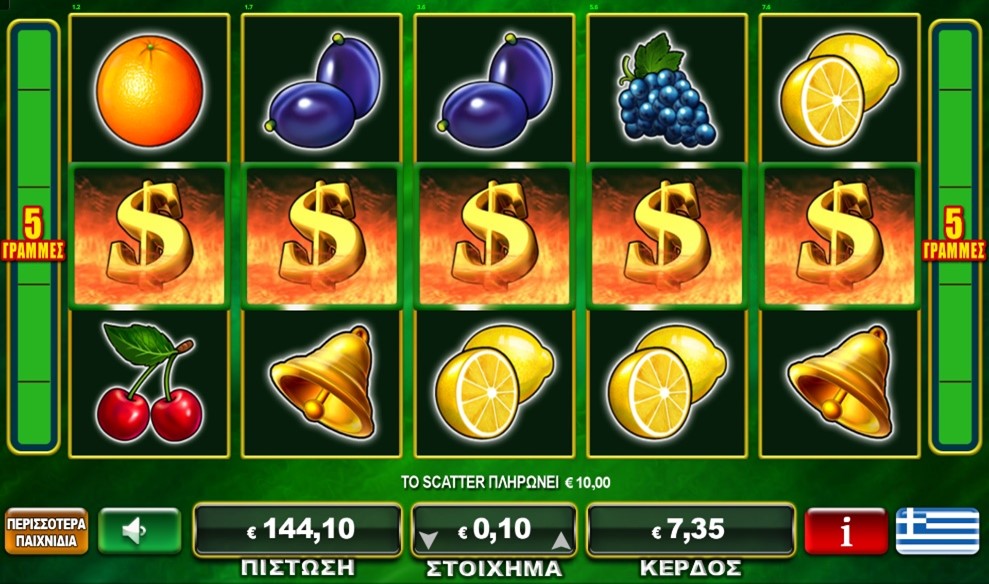Screen dimensions: 989x584
Task: Increase the bet with the up arrow
Action: pos(561,541)
